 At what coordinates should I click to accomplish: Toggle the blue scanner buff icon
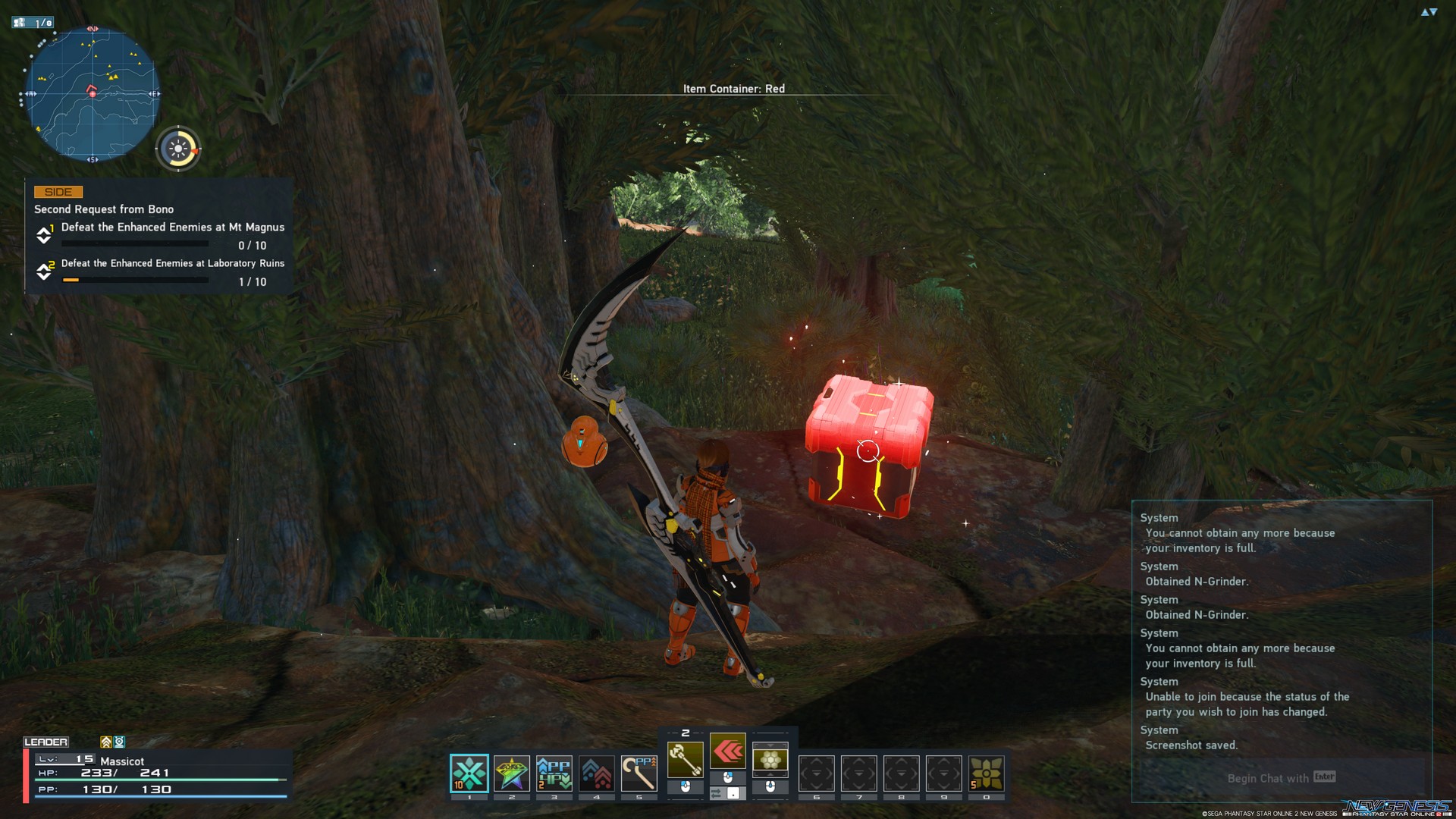[118, 742]
